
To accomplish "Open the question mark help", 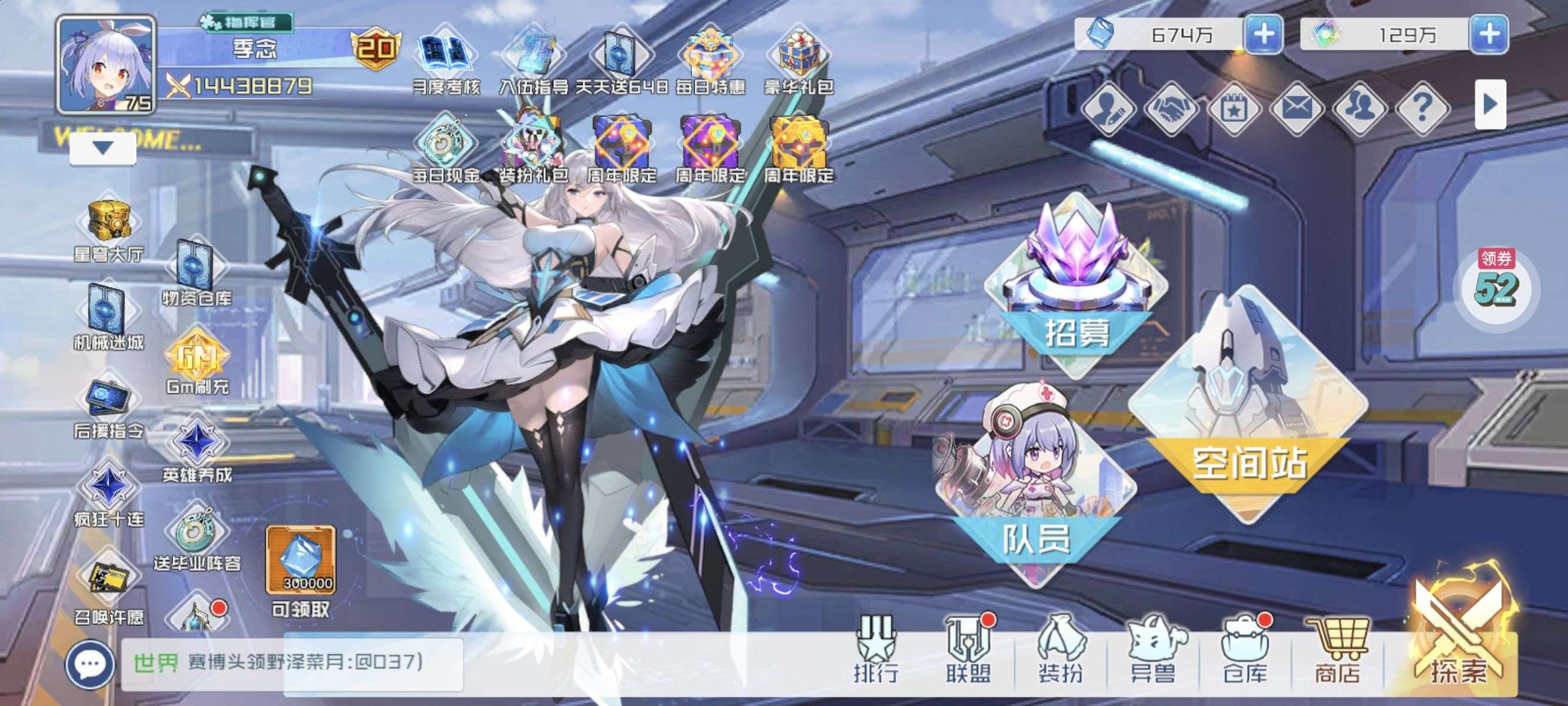I will pyautogui.click(x=1422, y=108).
